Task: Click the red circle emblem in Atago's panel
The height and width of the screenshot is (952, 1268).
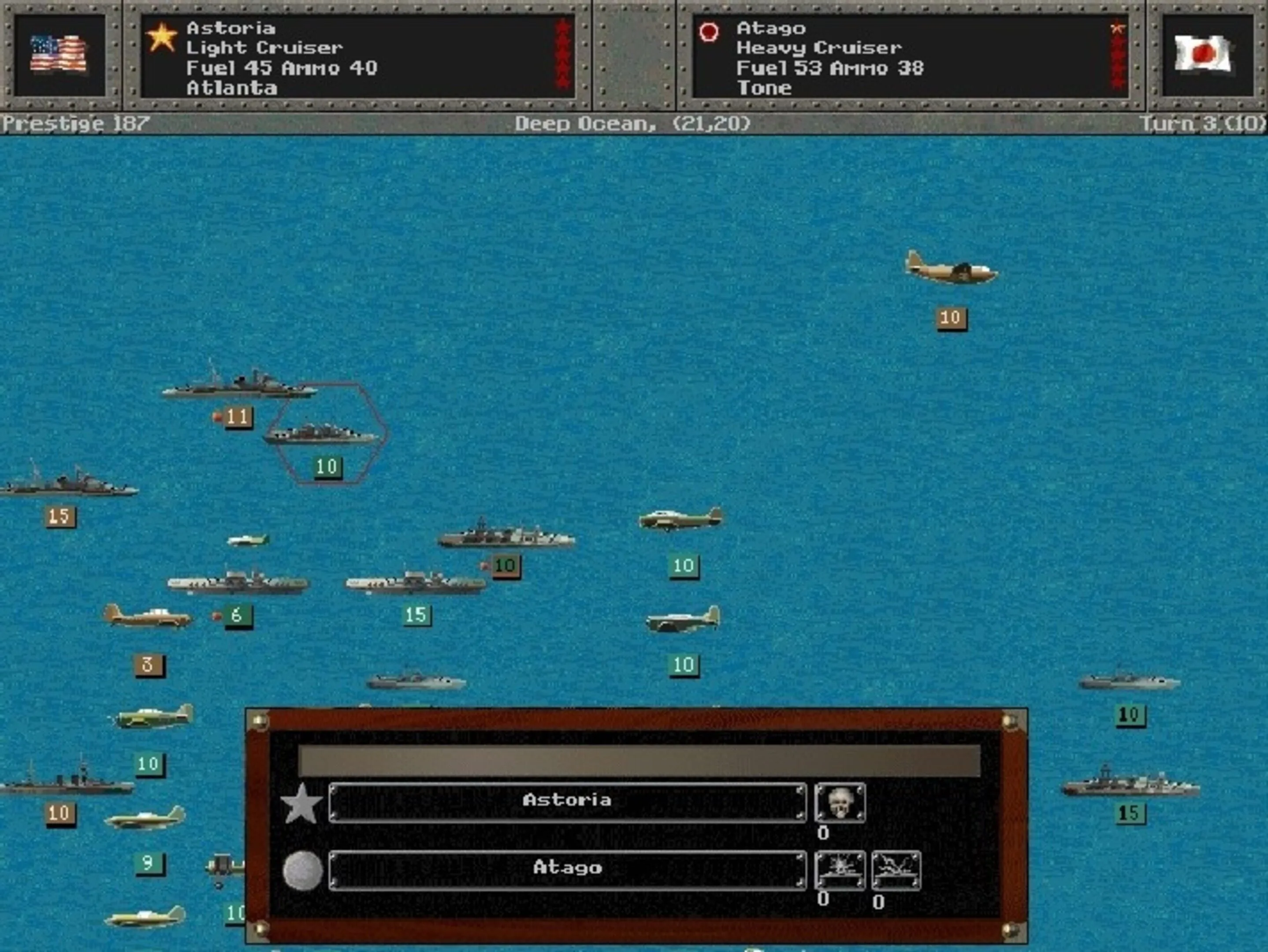Action: coord(709,32)
